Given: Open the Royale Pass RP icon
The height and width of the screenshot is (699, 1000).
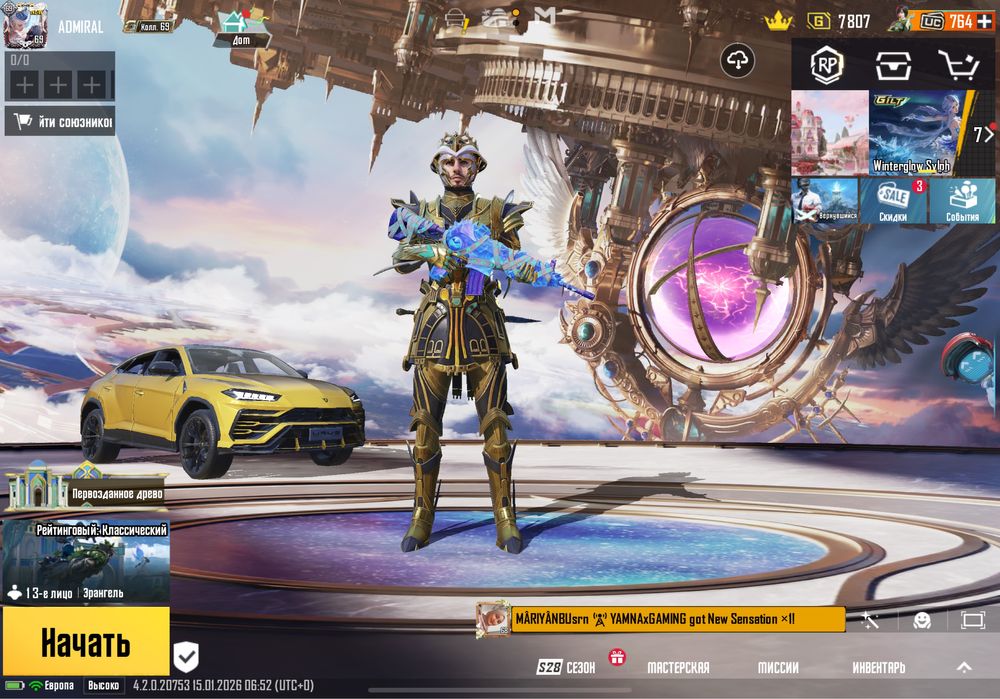Looking at the screenshot, I should [826, 65].
